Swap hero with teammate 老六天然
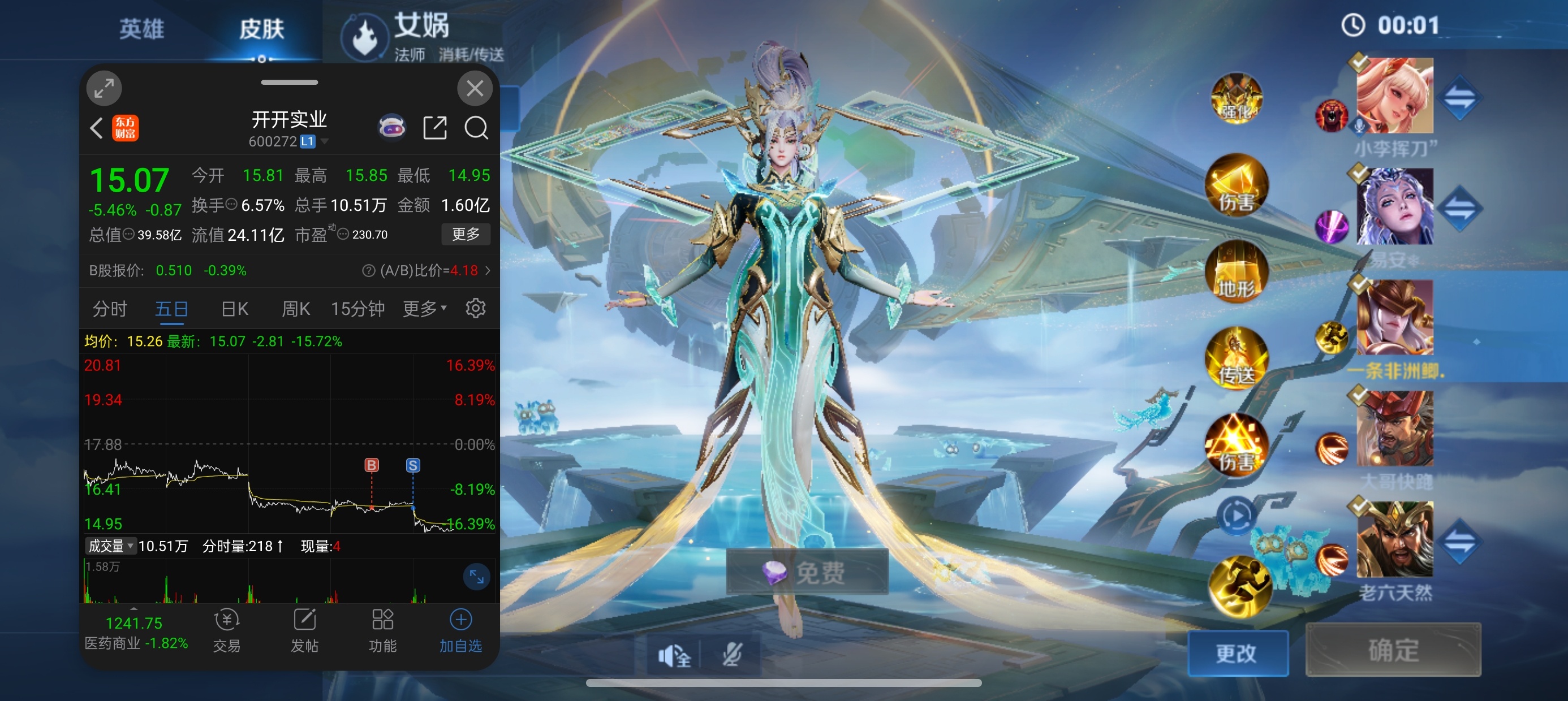The height and width of the screenshot is (701, 1568). (x=1459, y=541)
